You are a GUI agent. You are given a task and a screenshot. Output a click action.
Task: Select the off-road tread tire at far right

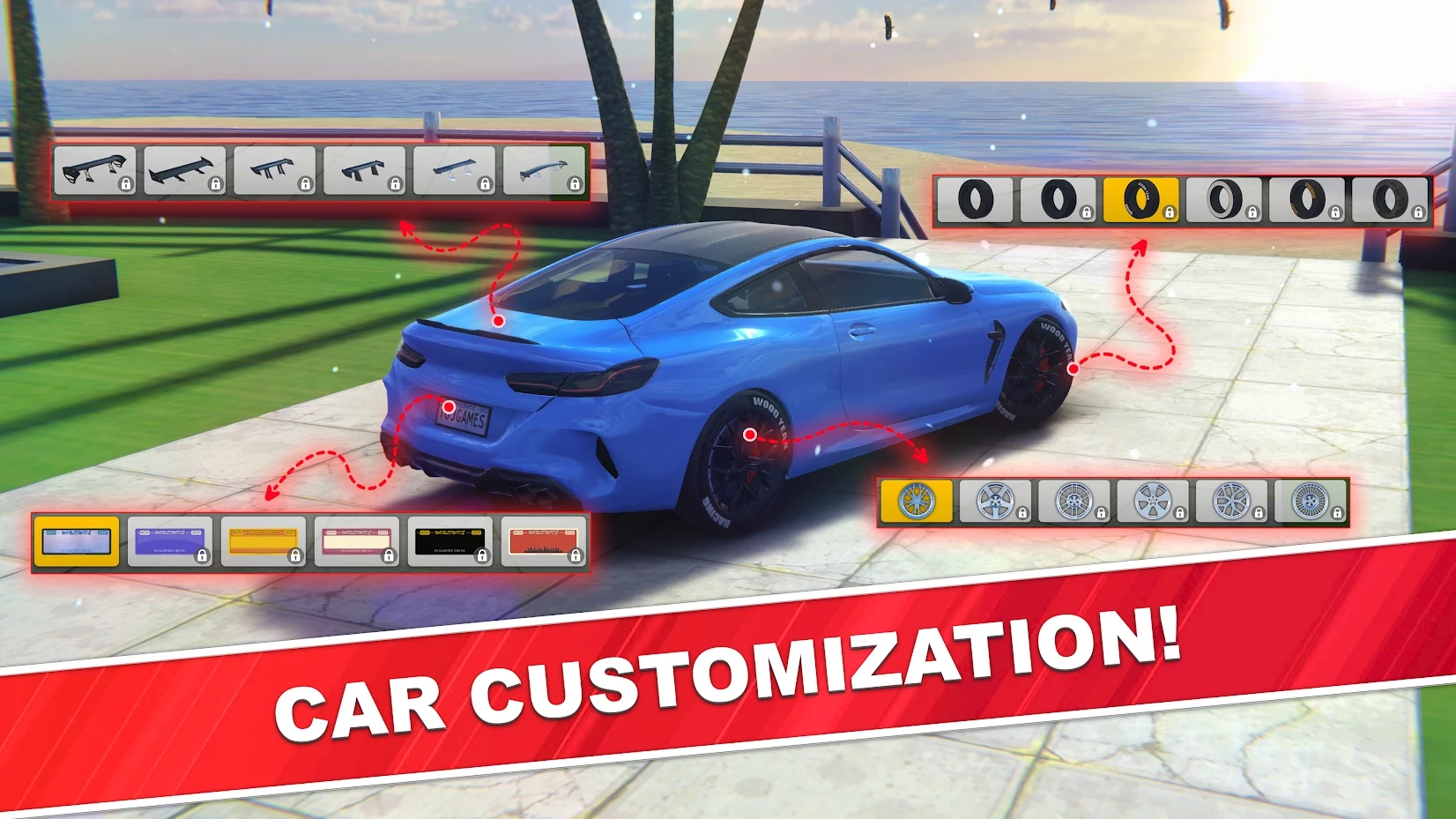click(1390, 201)
